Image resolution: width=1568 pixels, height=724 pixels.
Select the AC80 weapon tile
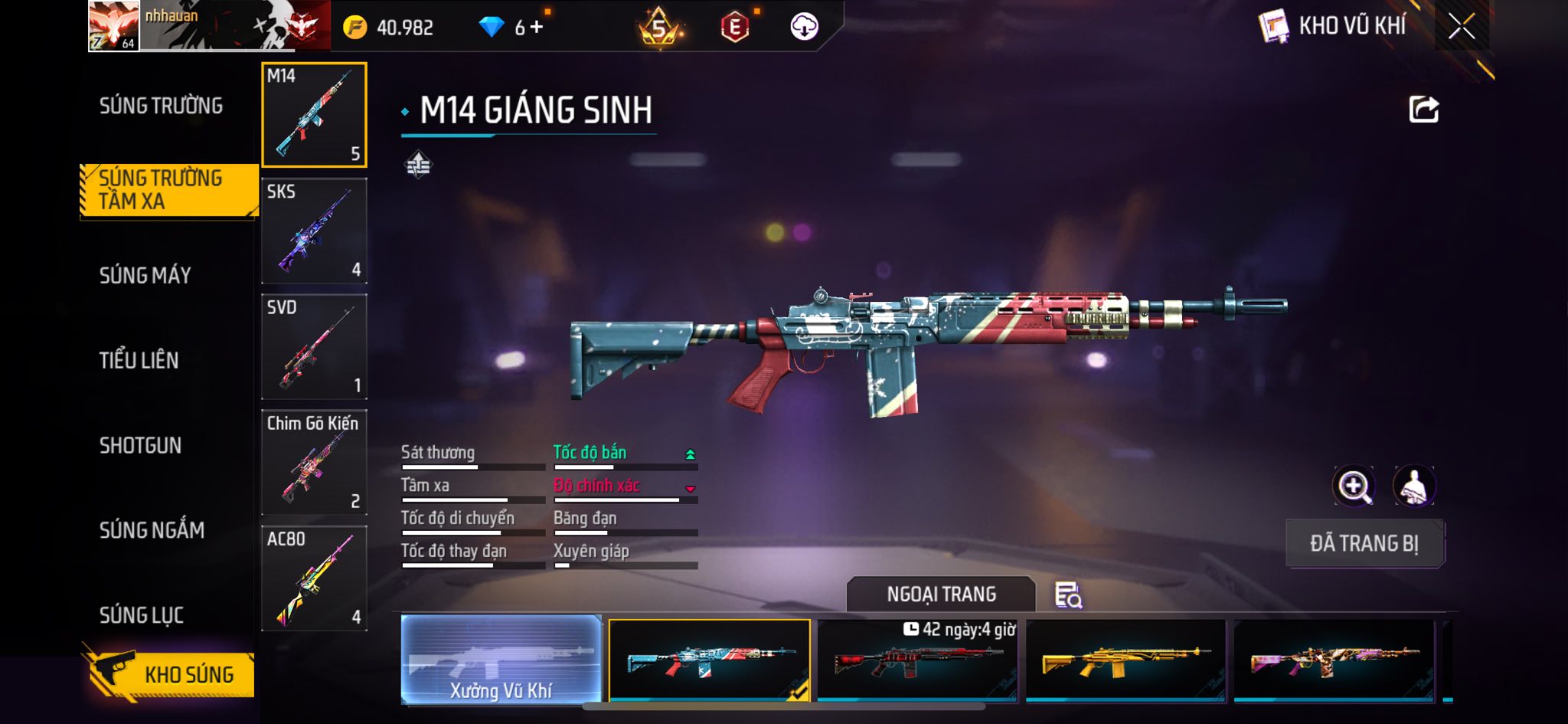(x=314, y=578)
